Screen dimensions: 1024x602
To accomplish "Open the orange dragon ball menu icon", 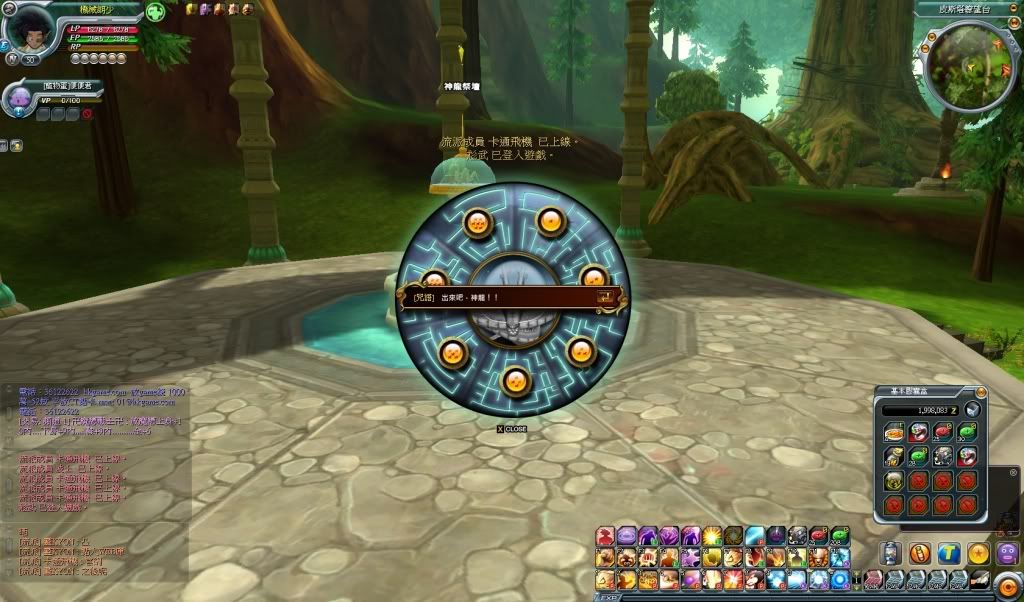I will [x=978, y=553].
